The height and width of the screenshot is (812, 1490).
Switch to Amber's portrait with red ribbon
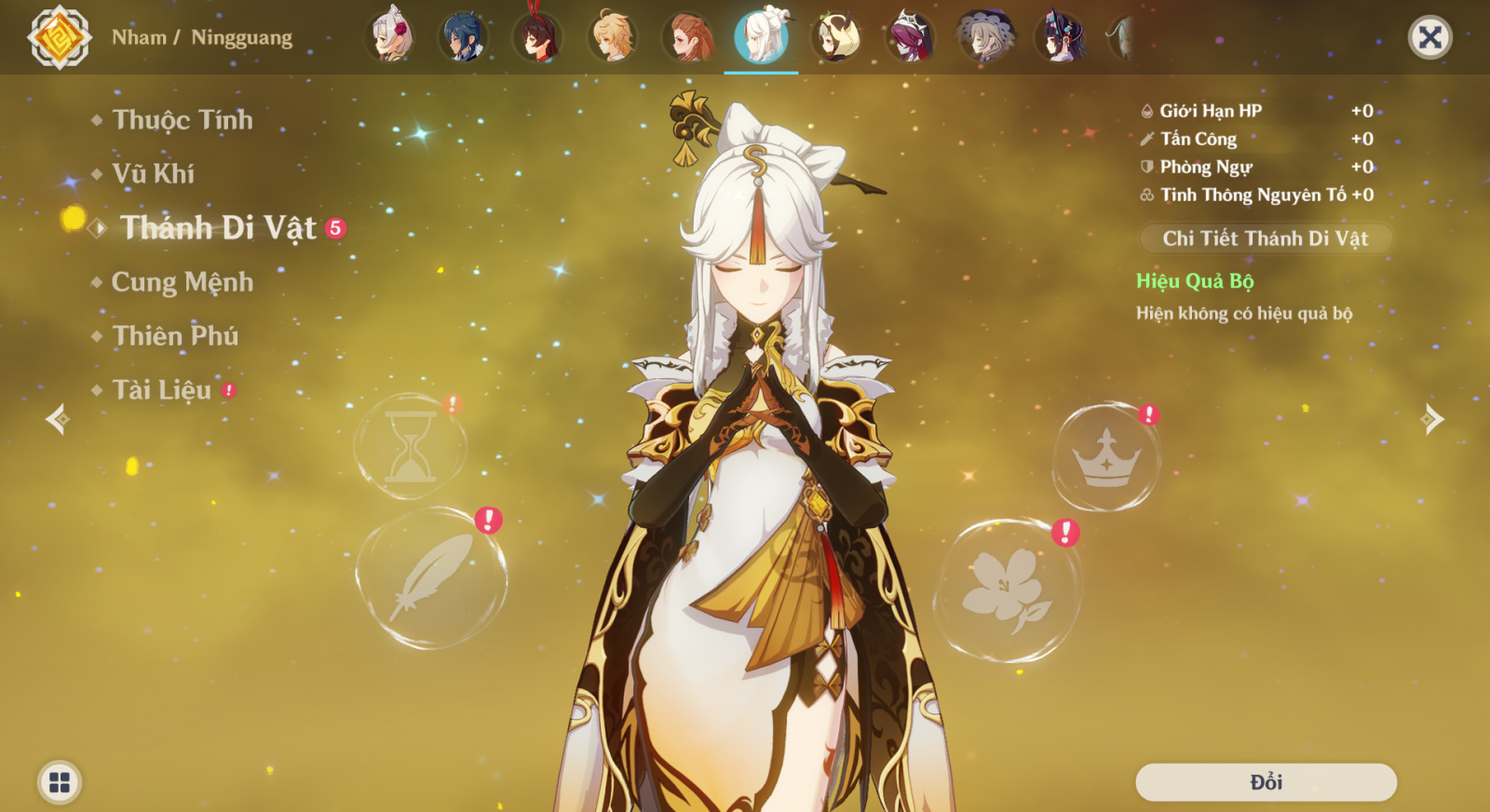click(x=538, y=37)
